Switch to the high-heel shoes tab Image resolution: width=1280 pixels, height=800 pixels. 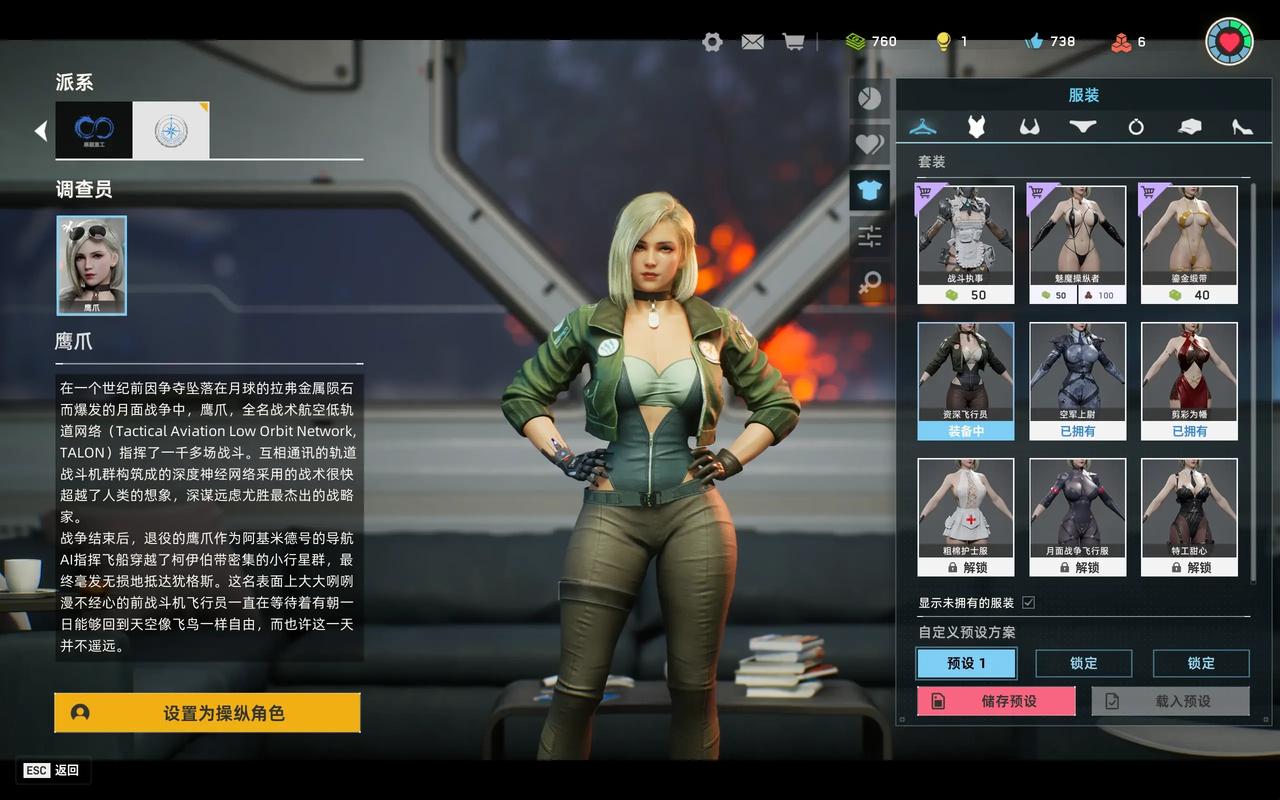pyautogui.click(x=1242, y=127)
